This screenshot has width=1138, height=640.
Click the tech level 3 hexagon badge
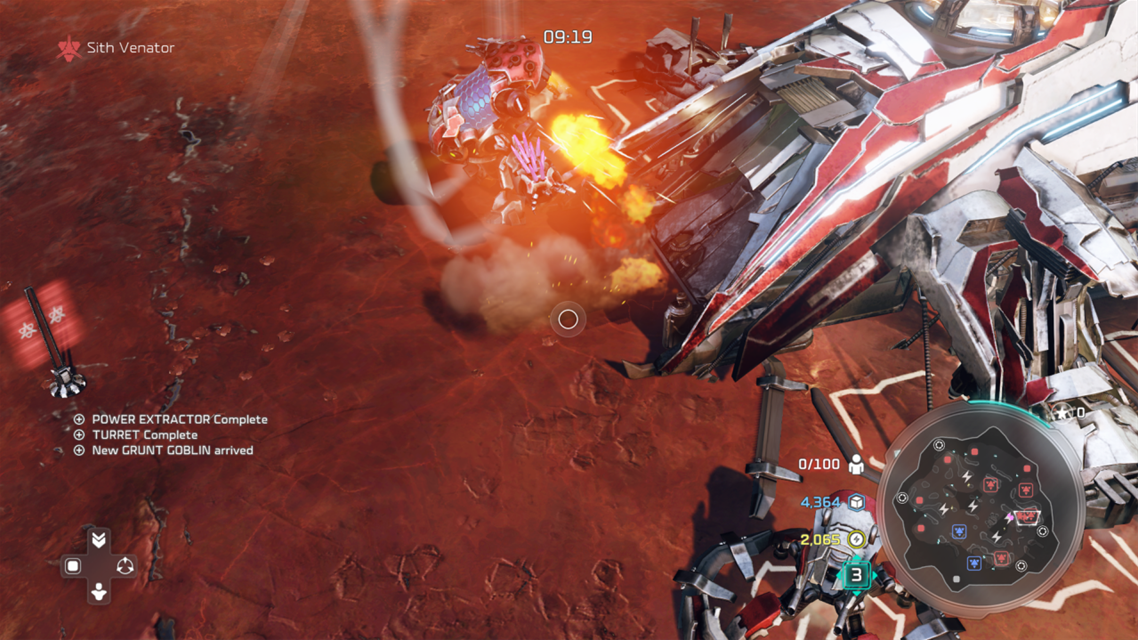(x=856, y=575)
